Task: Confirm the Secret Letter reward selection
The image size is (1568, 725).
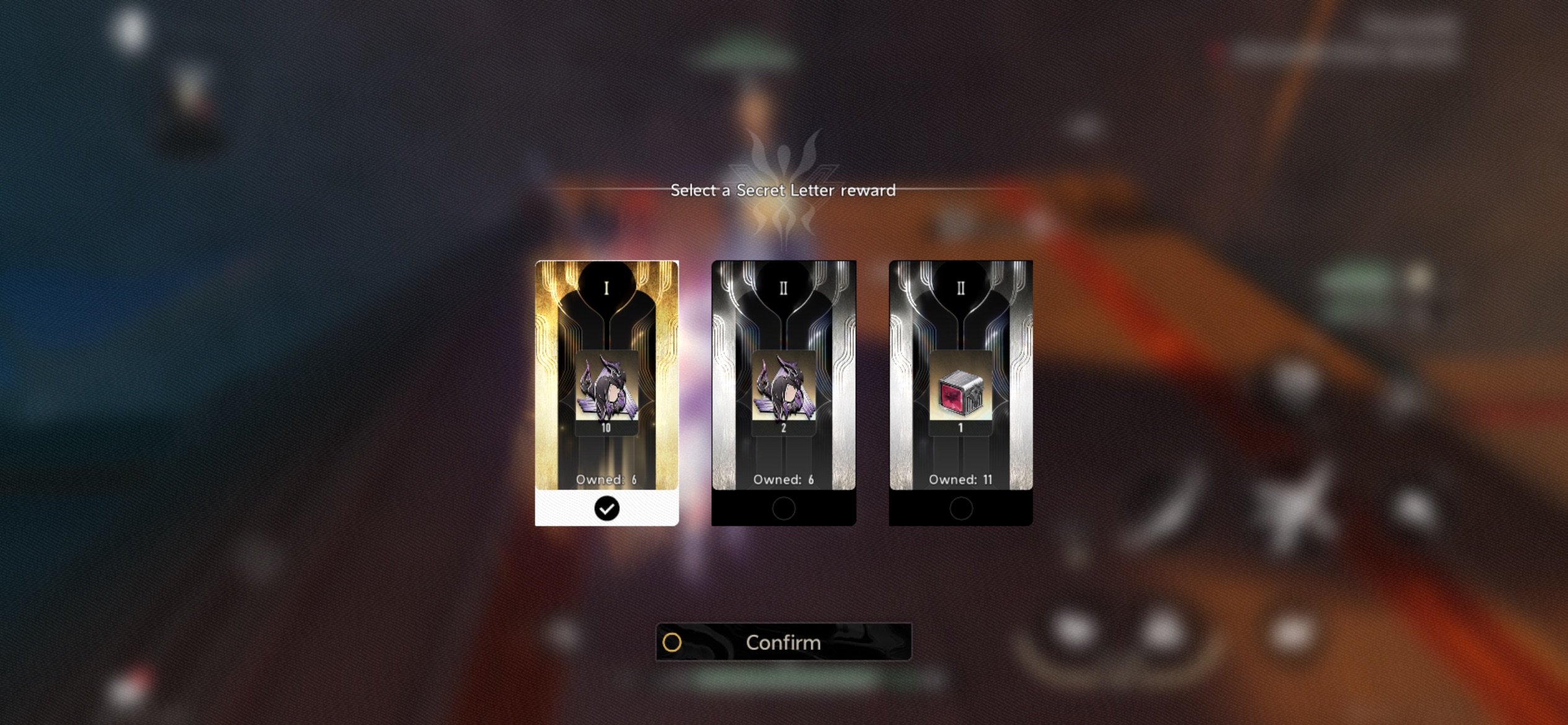Action: [783, 642]
